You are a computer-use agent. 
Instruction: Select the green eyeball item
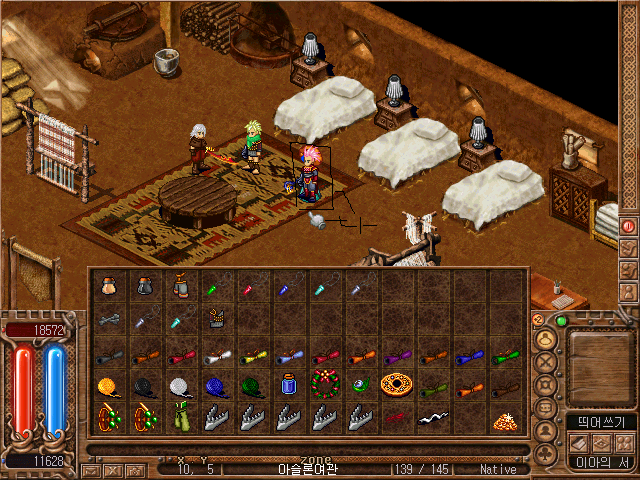[360, 385]
